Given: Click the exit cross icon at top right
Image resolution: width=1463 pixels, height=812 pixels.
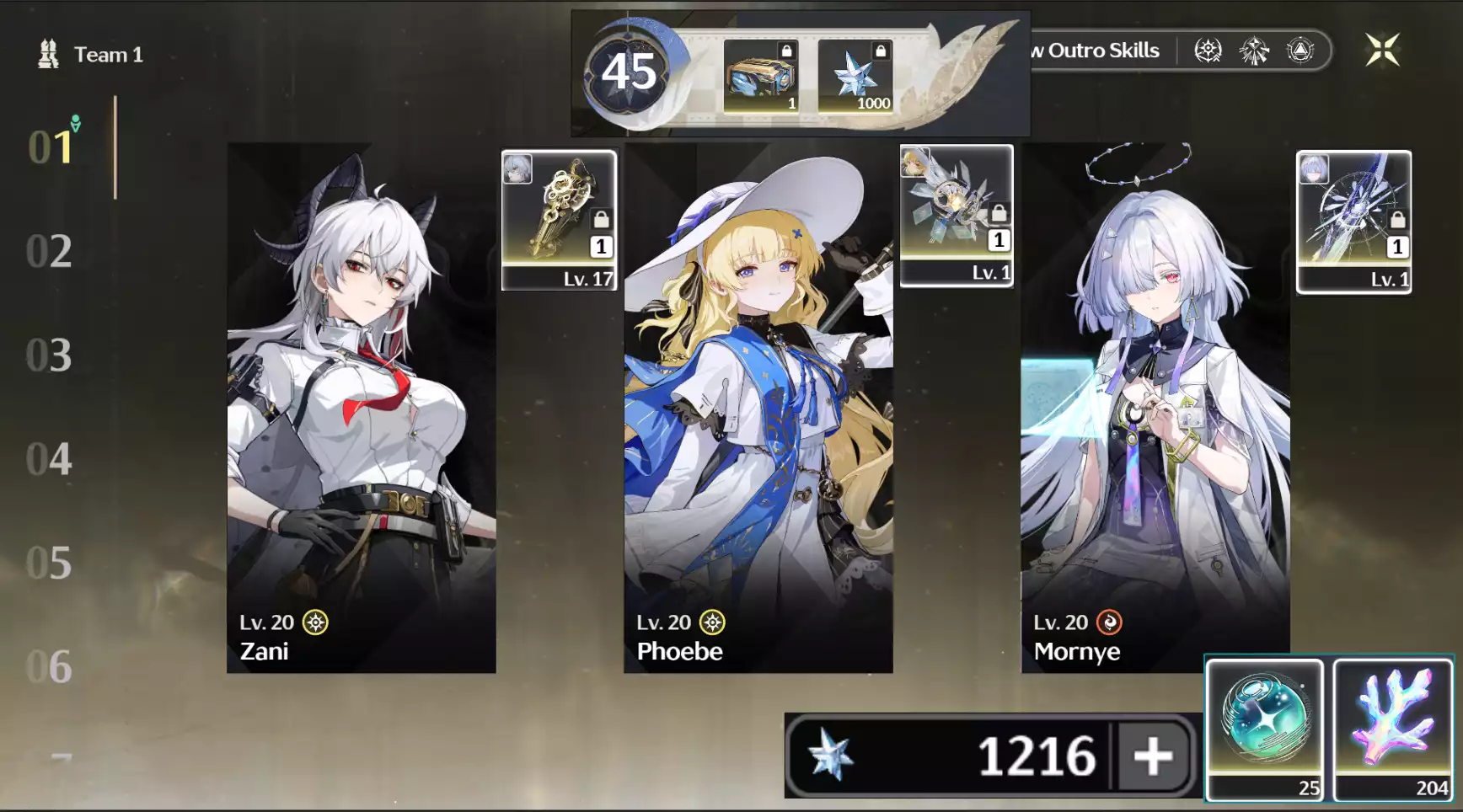Looking at the screenshot, I should pyautogui.click(x=1384, y=50).
